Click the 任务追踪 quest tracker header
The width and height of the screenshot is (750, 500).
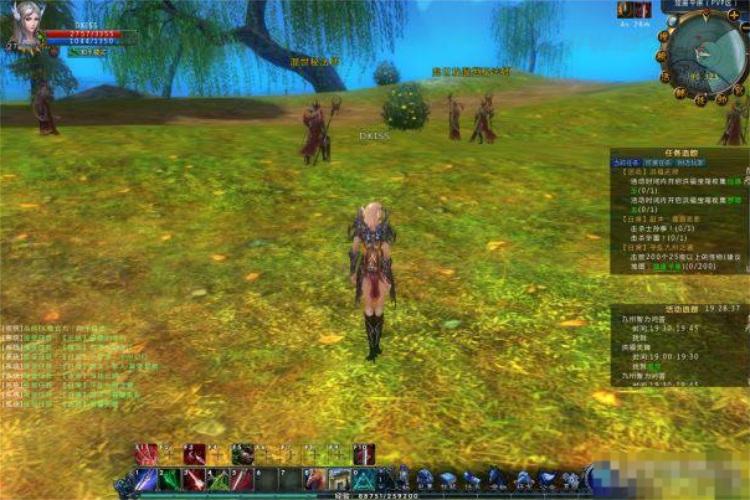pos(680,153)
